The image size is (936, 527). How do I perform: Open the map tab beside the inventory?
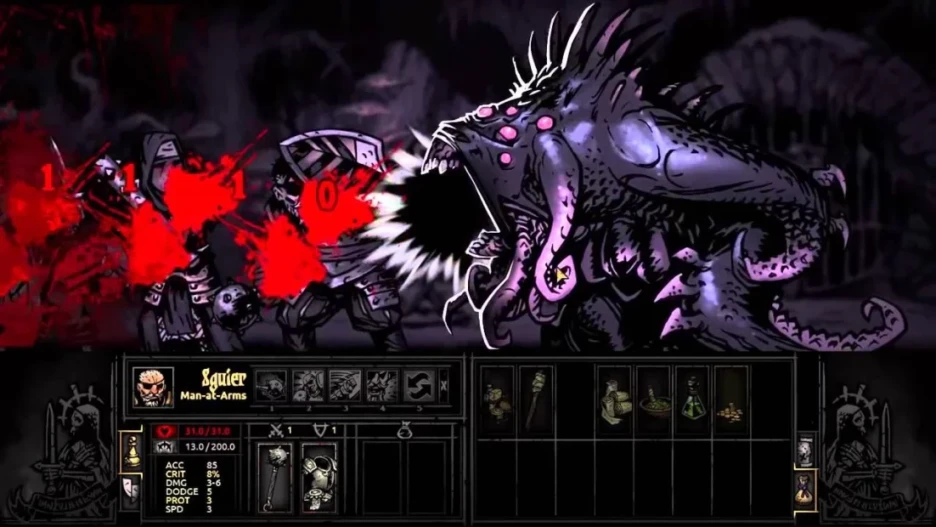[x=805, y=450]
